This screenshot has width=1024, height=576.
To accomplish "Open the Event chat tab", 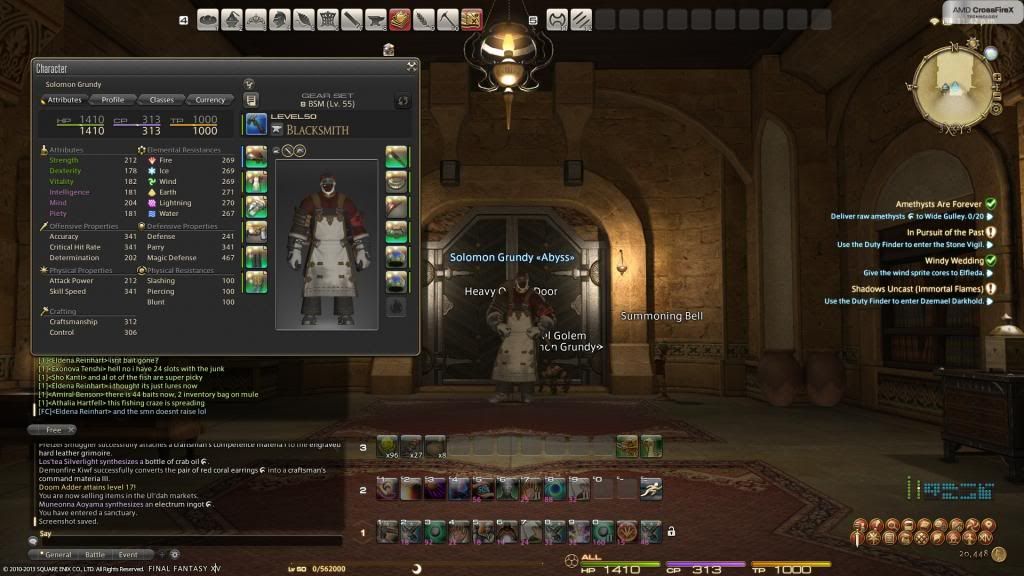I will (x=128, y=554).
